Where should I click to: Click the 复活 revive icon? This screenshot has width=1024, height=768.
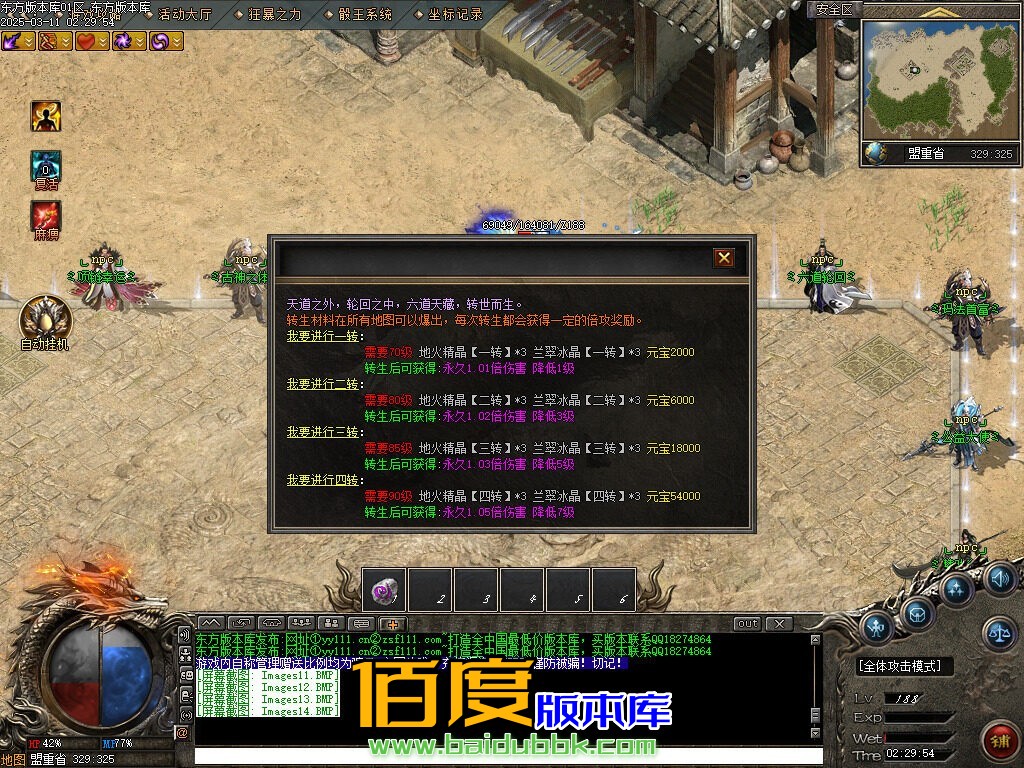click(46, 165)
